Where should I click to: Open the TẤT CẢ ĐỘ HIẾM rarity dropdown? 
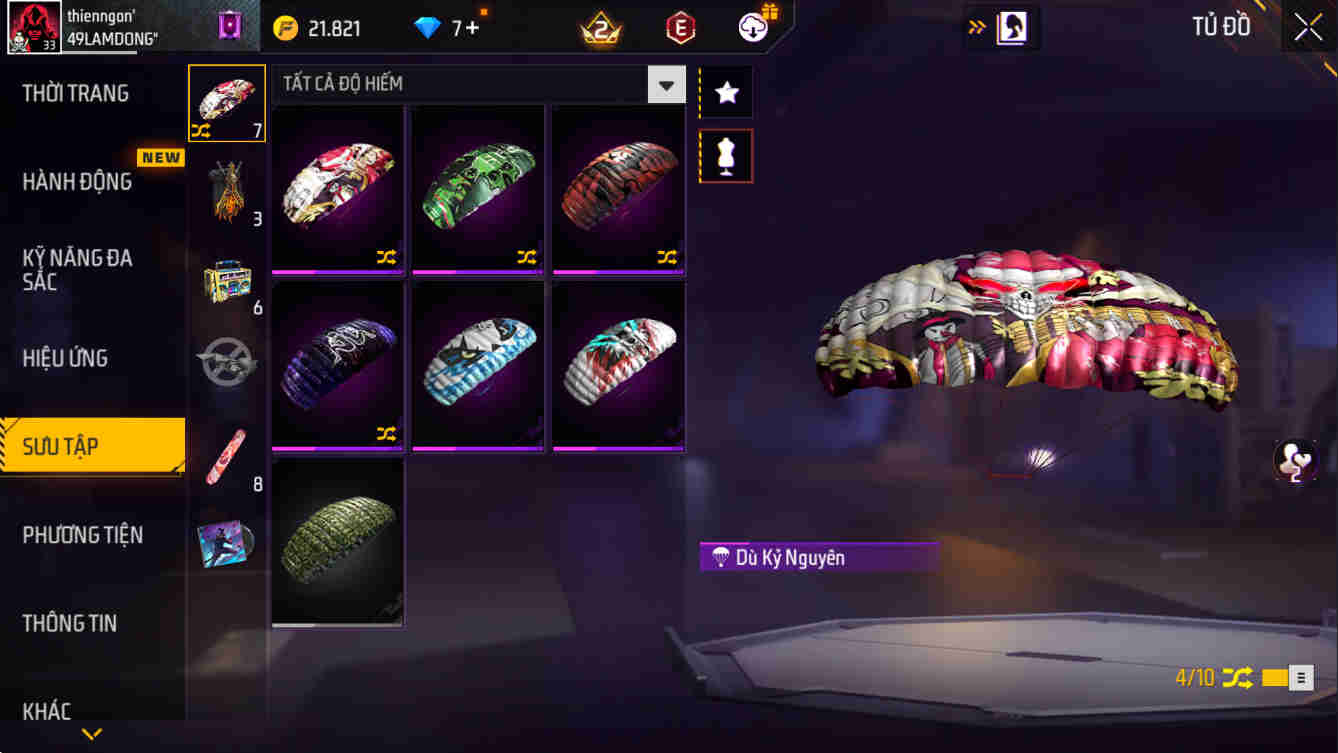coord(666,85)
